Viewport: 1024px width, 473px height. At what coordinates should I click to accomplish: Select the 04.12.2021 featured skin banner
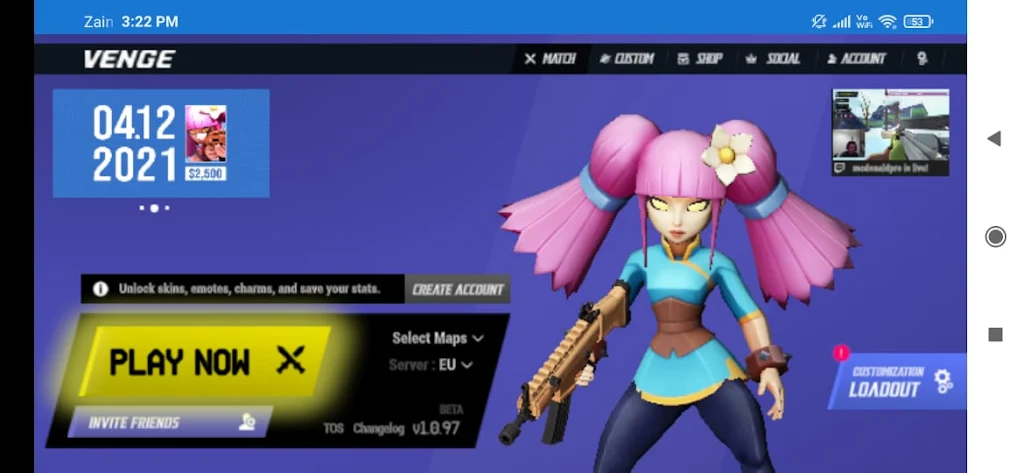tap(160, 143)
